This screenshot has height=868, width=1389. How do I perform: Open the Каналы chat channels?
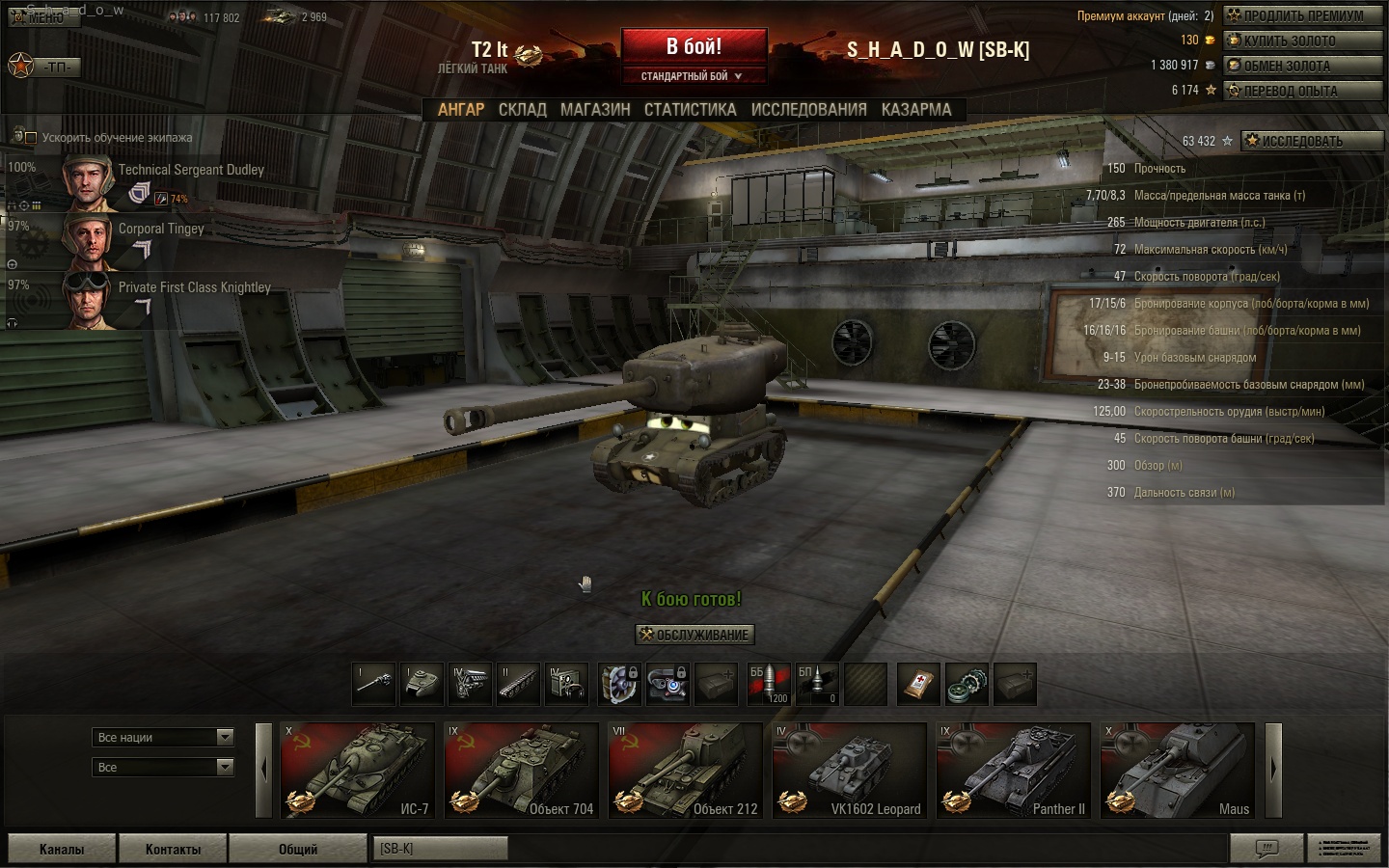pos(62,849)
